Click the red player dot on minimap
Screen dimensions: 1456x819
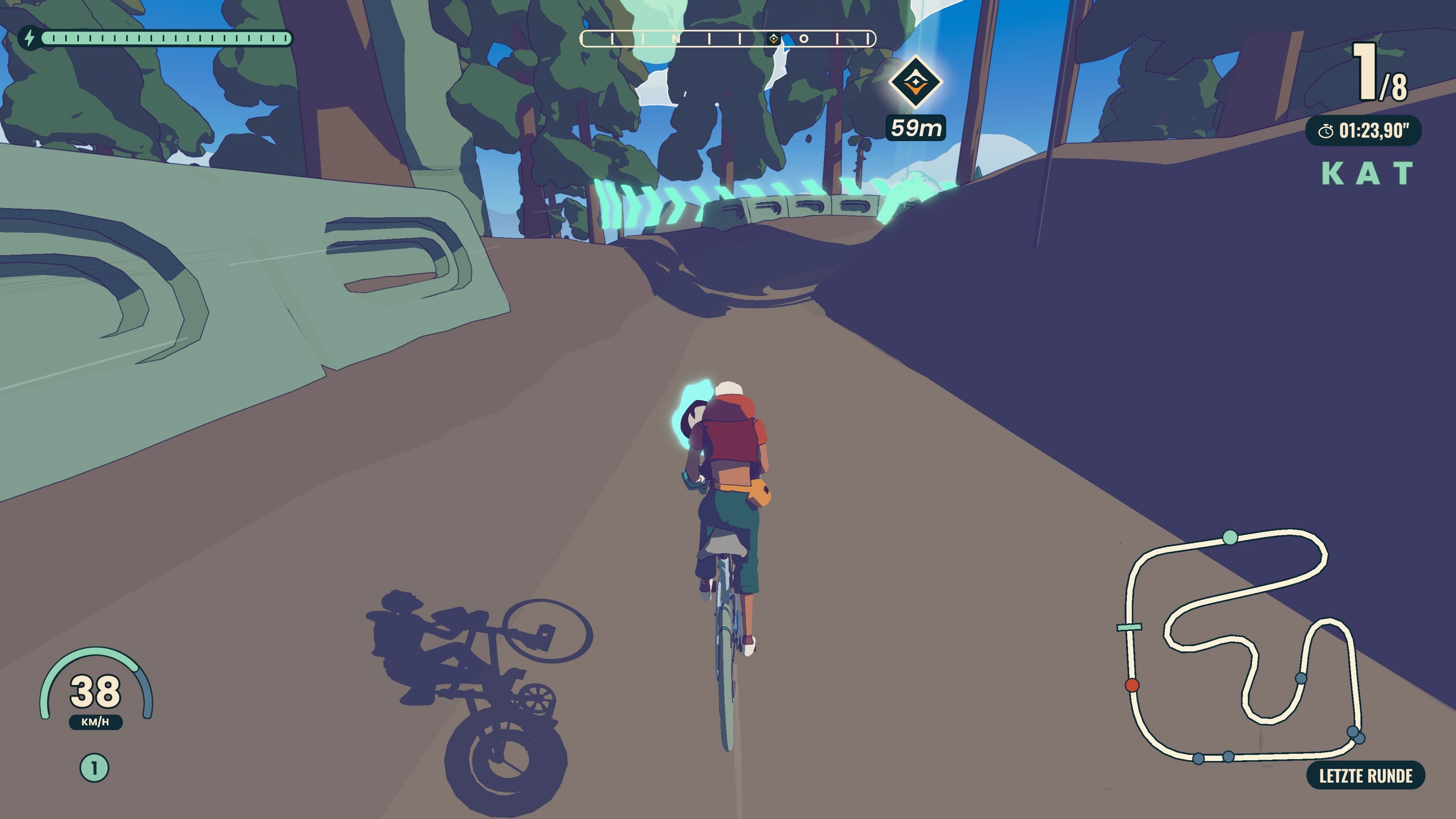pos(1131,685)
